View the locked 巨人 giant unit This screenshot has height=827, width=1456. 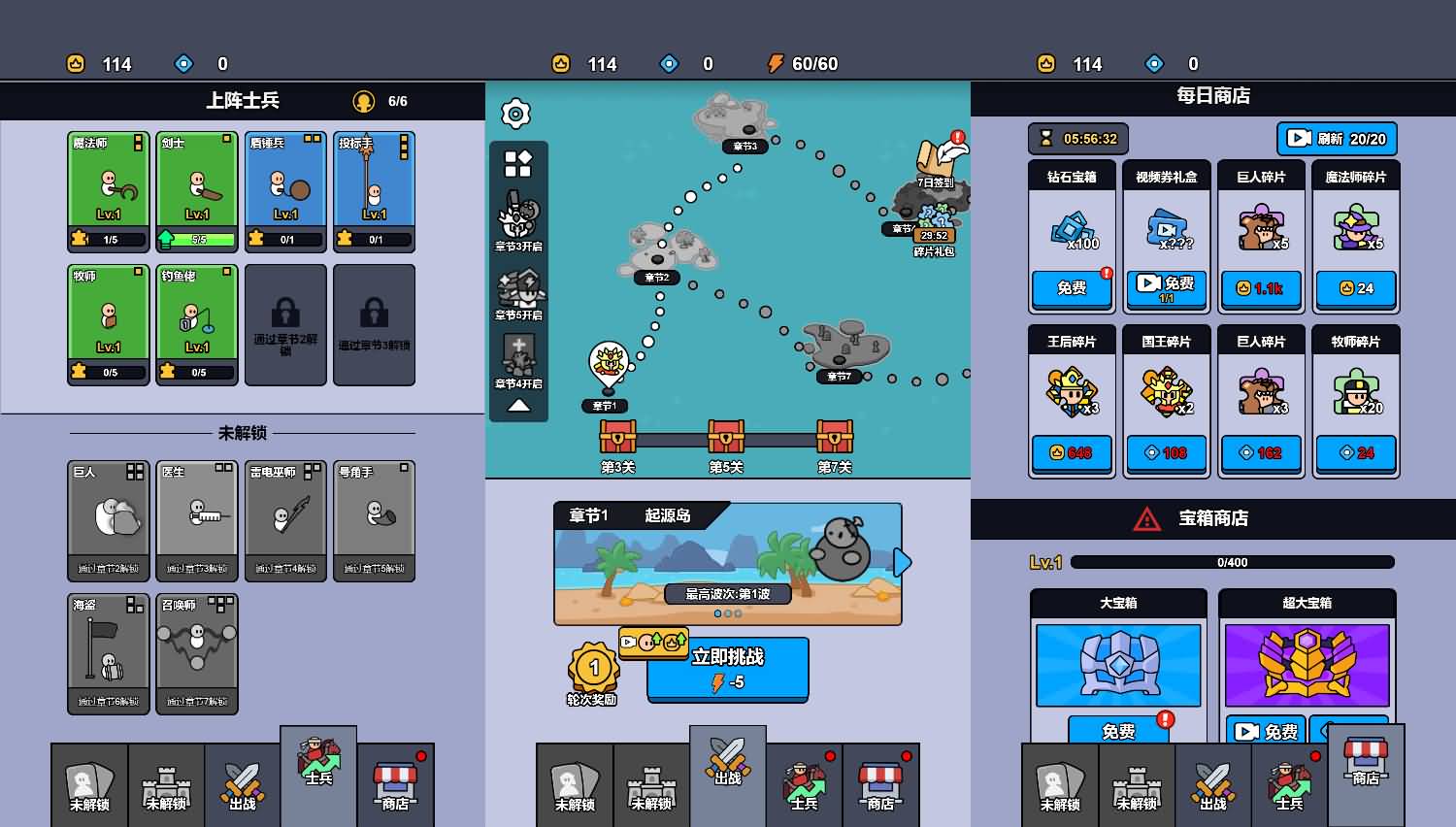[x=108, y=520]
